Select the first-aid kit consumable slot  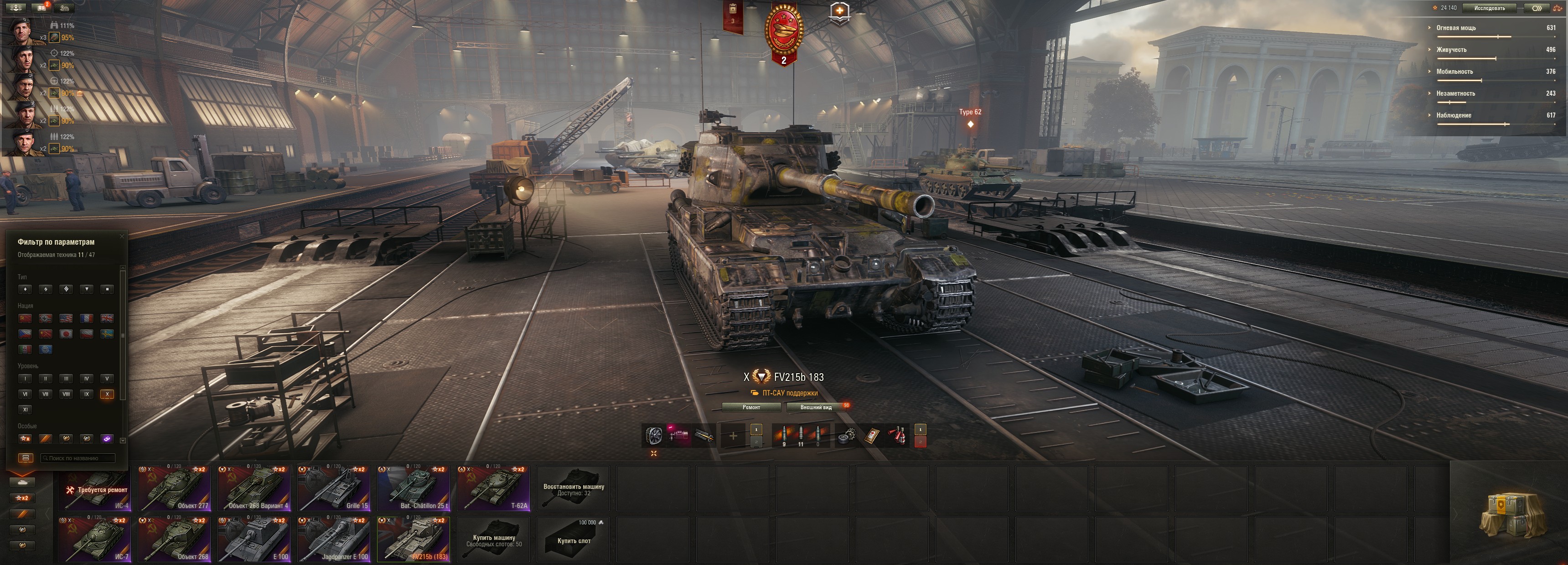(871, 436)
